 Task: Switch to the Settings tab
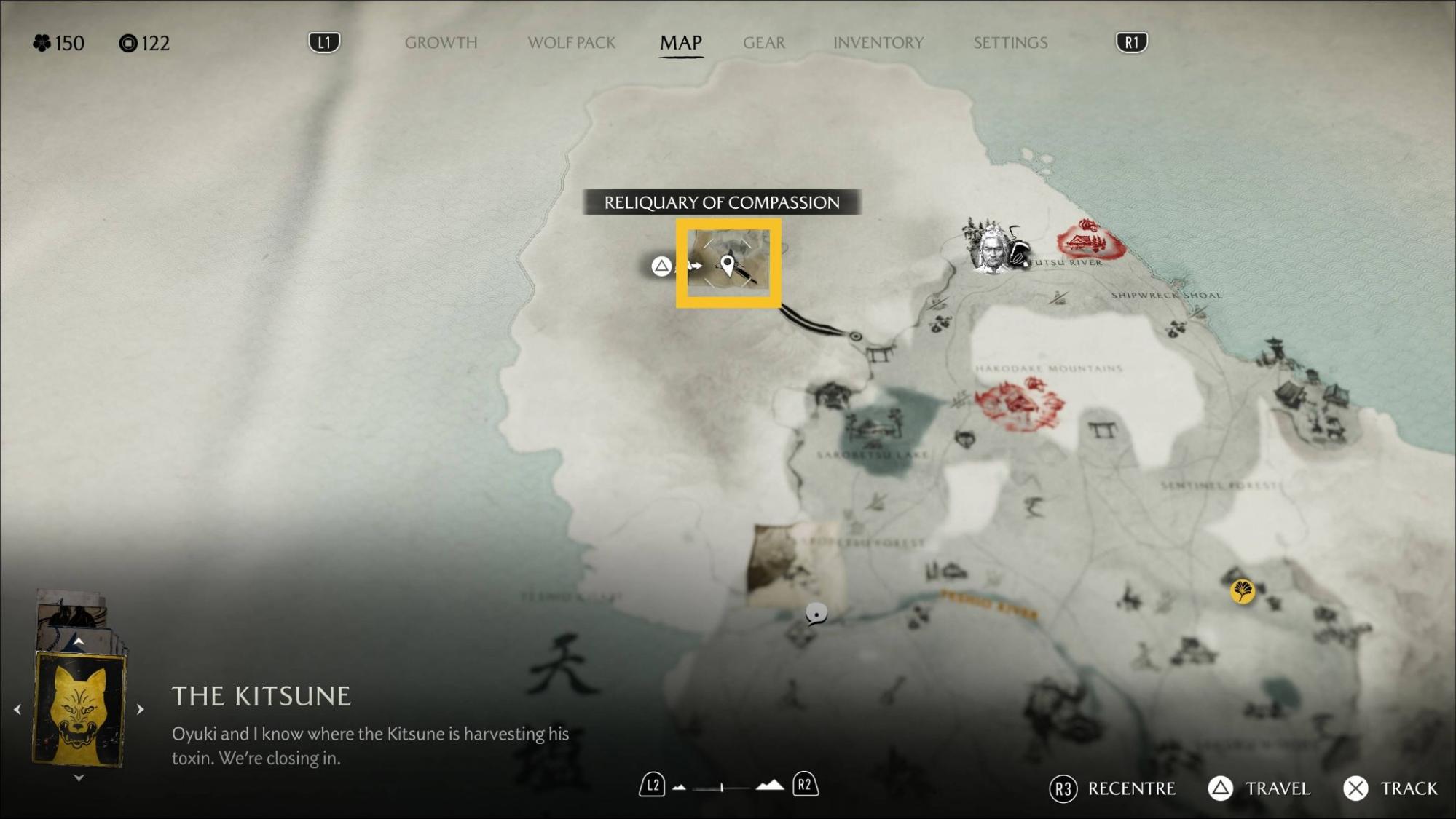click(x=1010, y=43)
